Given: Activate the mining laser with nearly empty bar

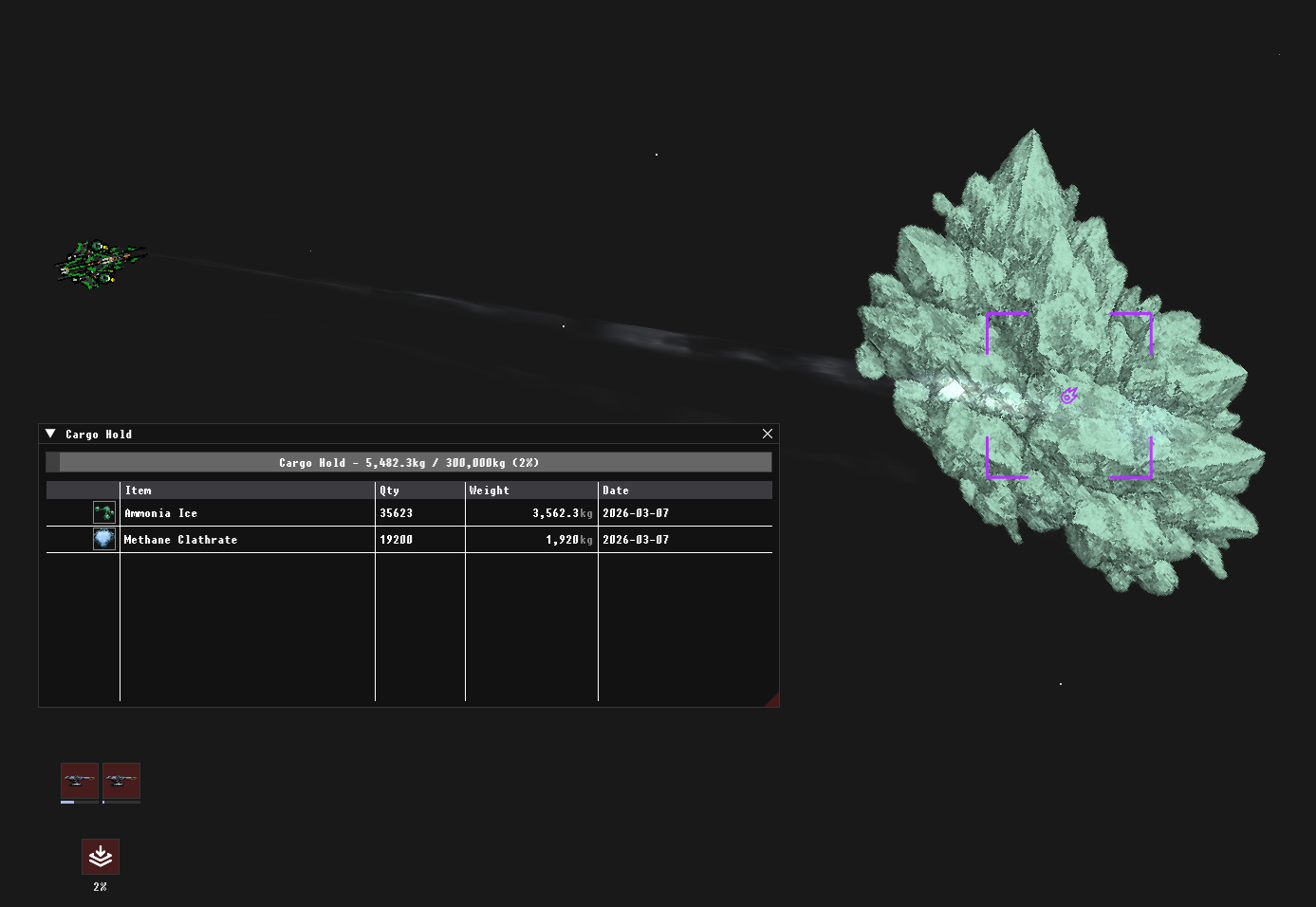Looking at the screenshot, I should [121, 781].
